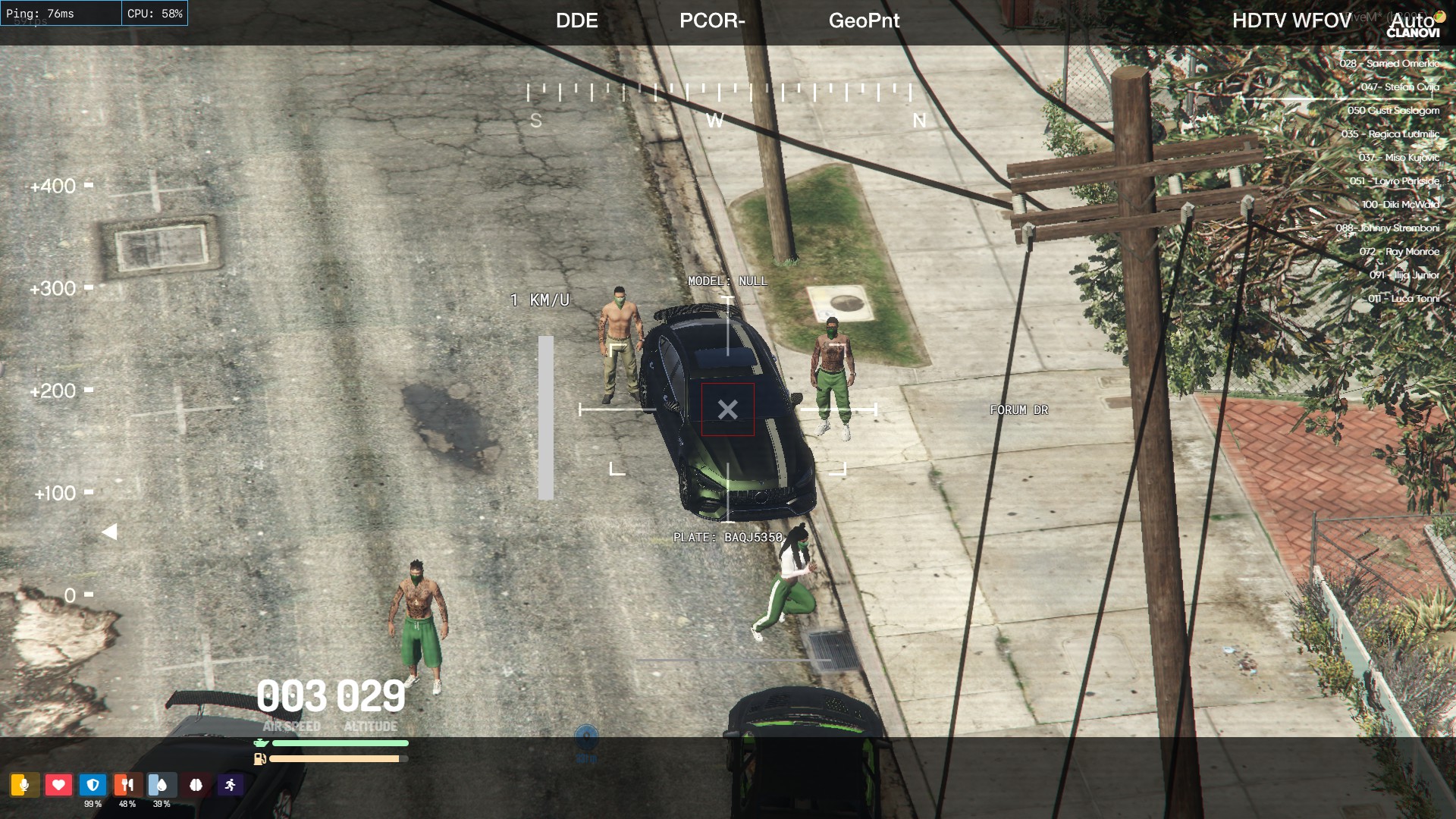1456x819 pixels.
Task: Expand the GeoPnt overlay option
Action: 864,21
